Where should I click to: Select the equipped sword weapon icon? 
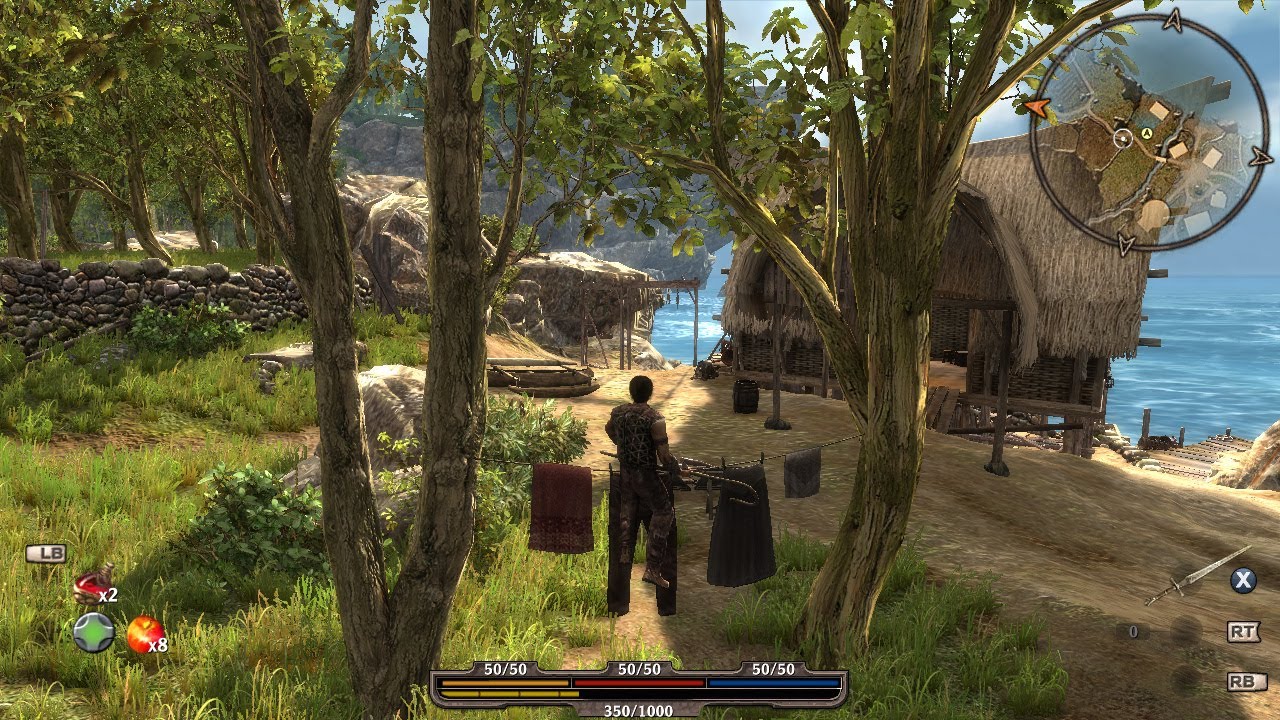[x=1196, y=576]
